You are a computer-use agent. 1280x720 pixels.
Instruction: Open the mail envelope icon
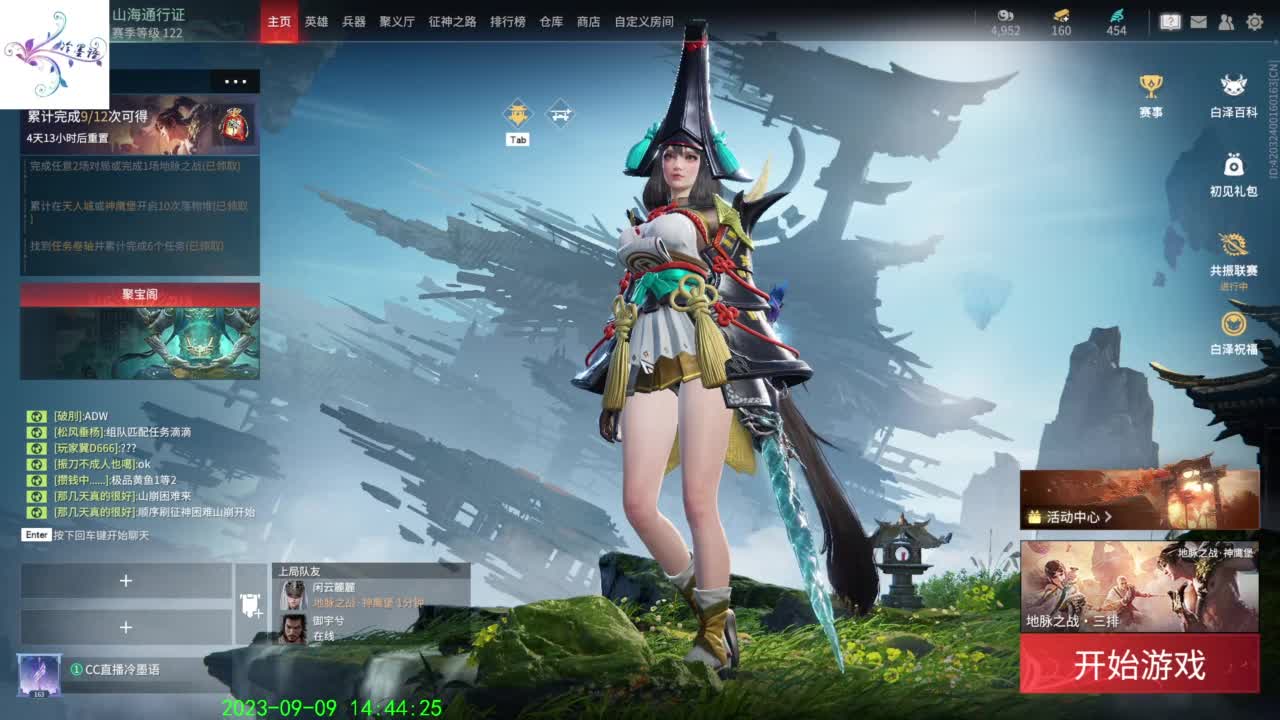point(1197,22)
